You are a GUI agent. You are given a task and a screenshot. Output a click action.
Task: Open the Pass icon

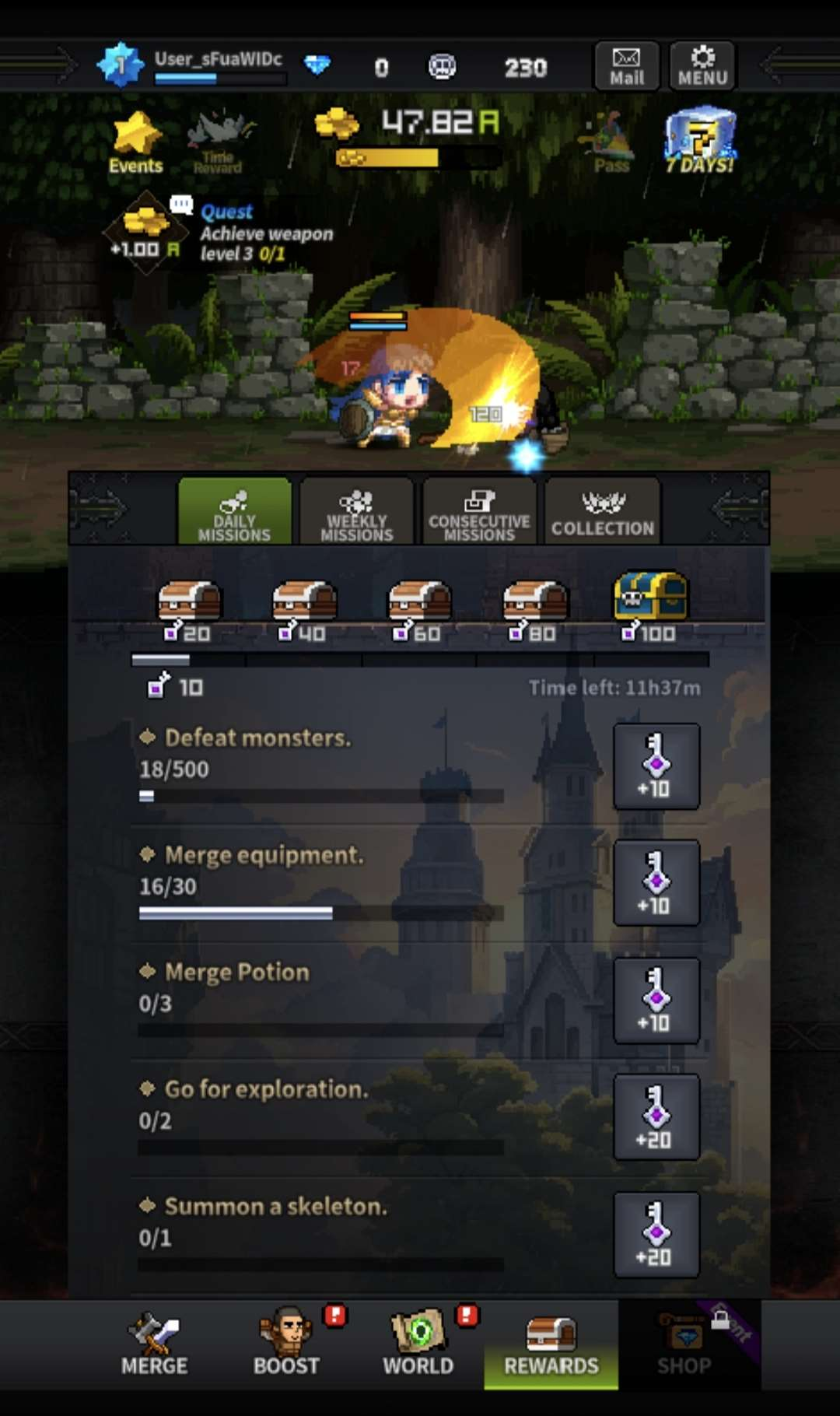point(611,142)
